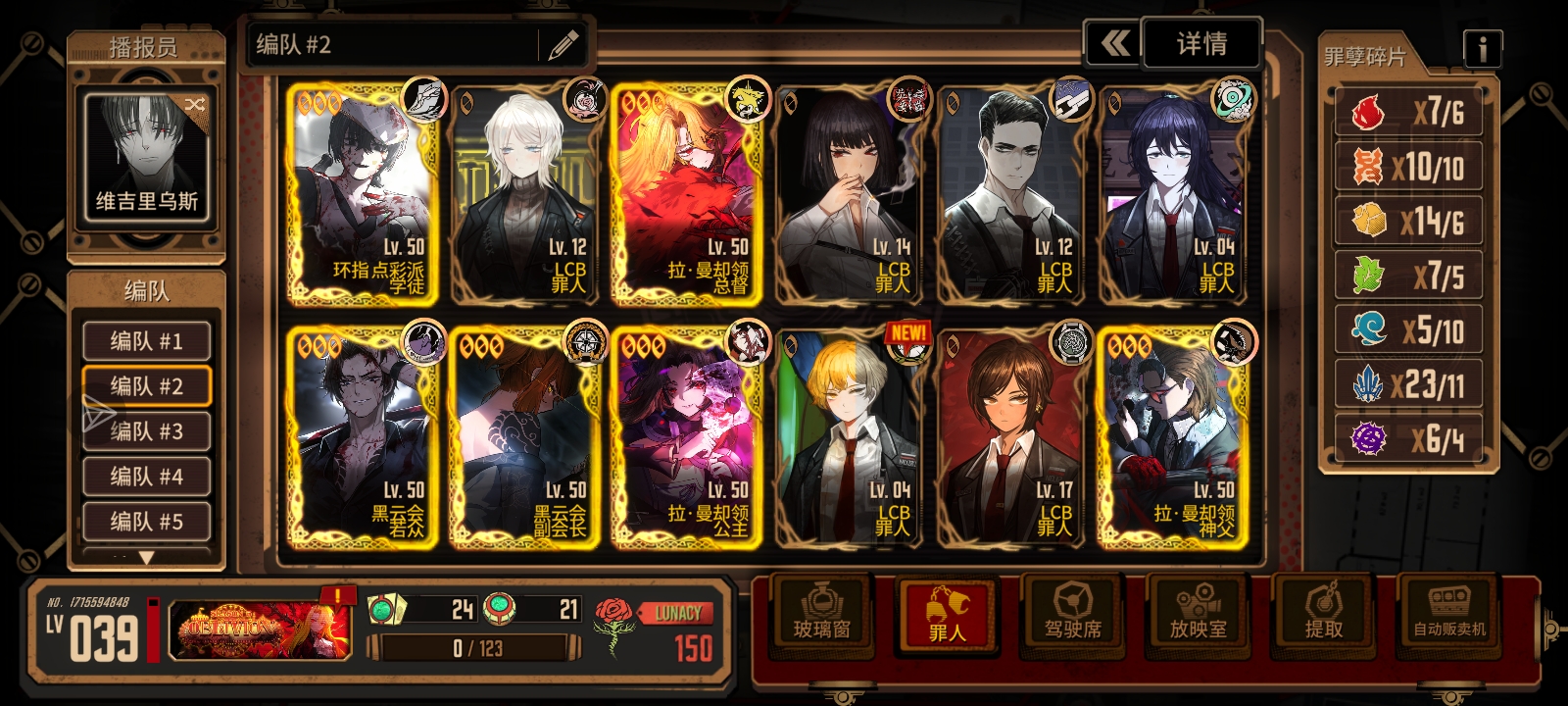The image size is (1568, 706).
Task: Select the 环指点彩派学徒 identity card
Action: pyautogui.click(x=365, y=194)
